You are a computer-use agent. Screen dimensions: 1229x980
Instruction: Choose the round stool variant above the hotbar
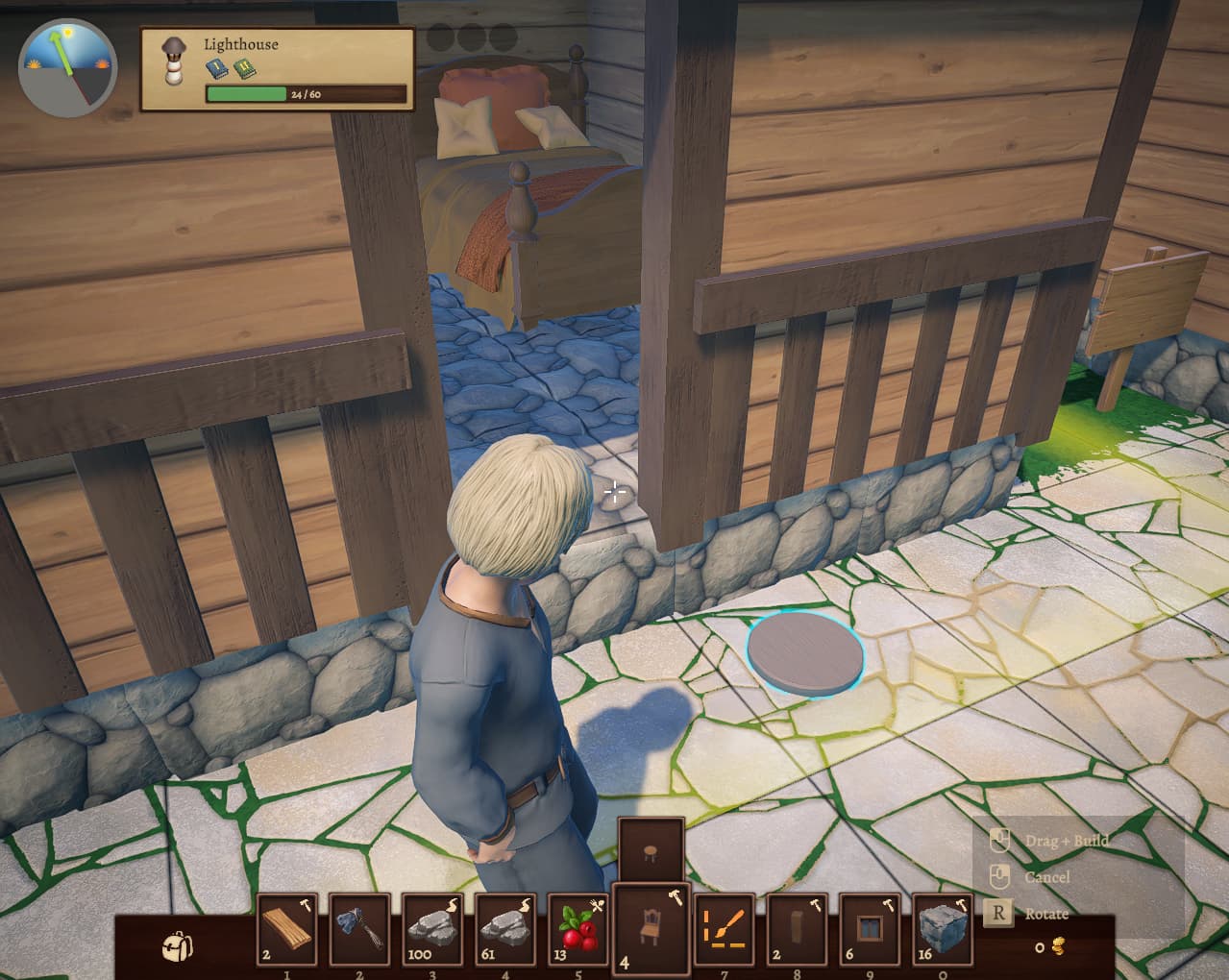[651, 849]
